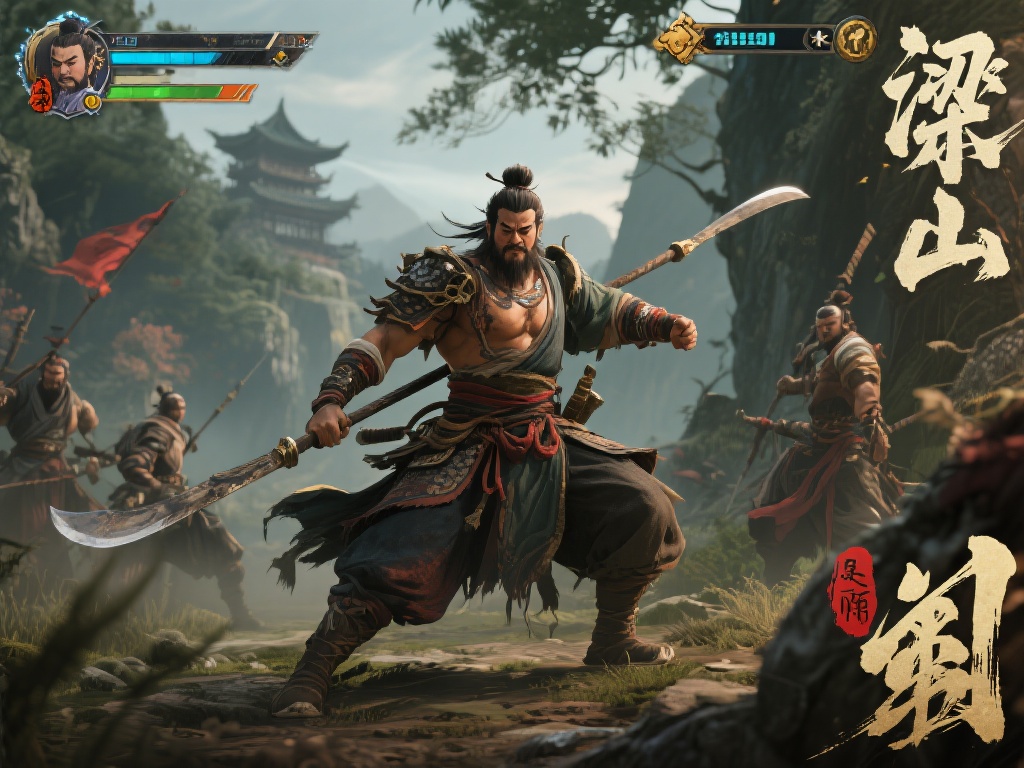Screen dimensions: 1024x768
Task: Click the red seal badge on the portrait
Action: coord(40,95)
